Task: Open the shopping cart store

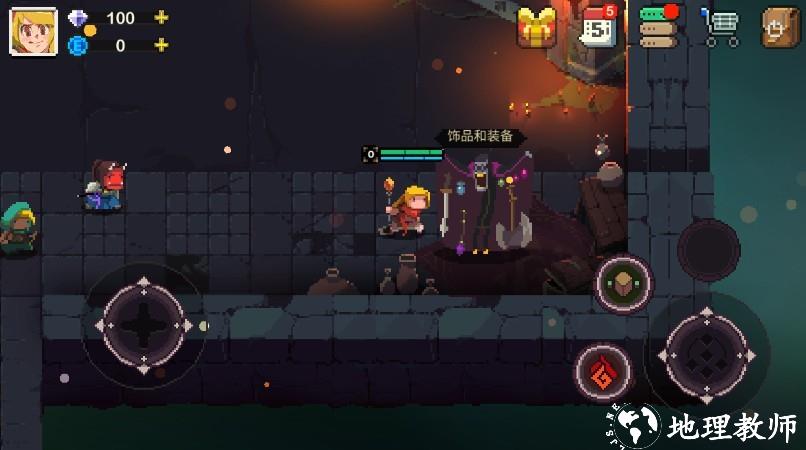Action: pos(720,27)
